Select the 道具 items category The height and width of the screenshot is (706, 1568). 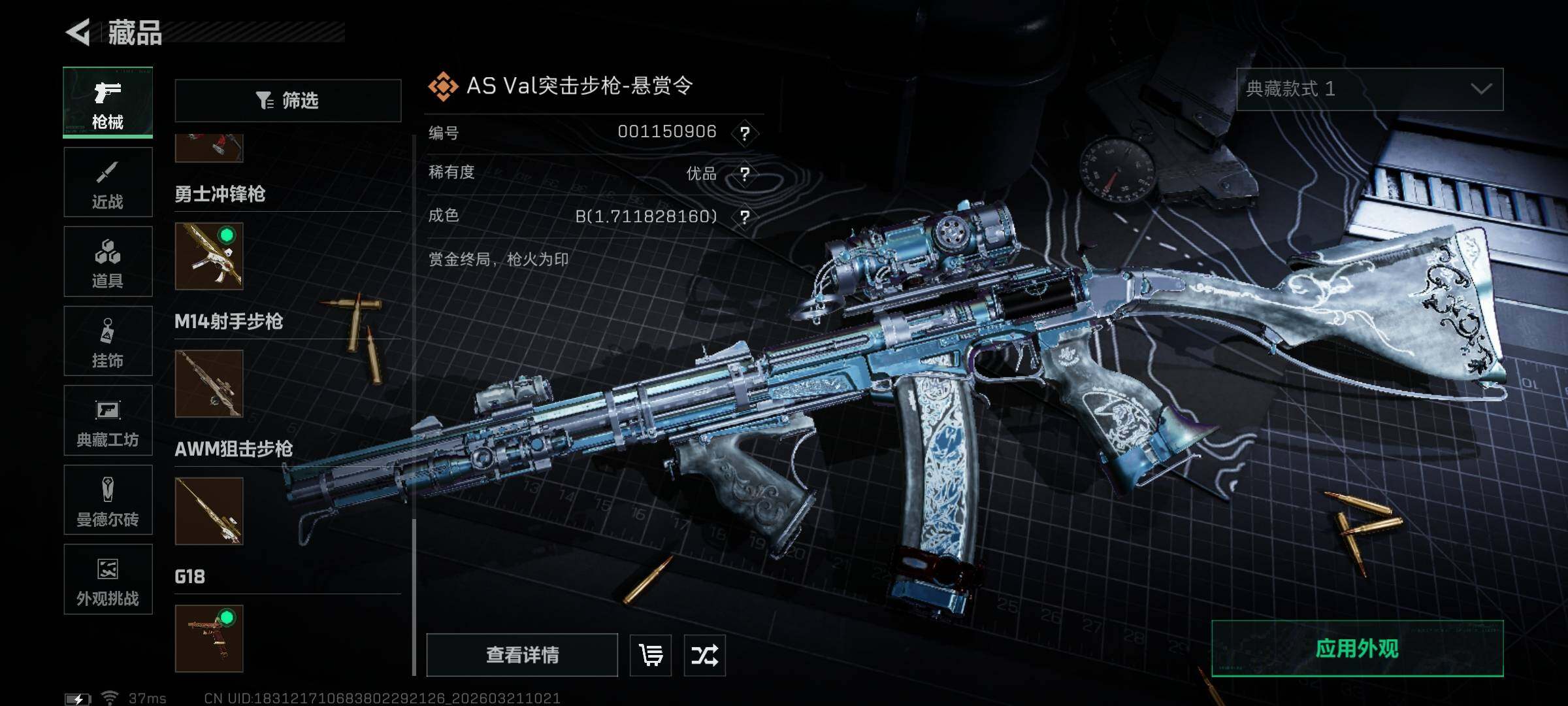(x=108, y=261)
